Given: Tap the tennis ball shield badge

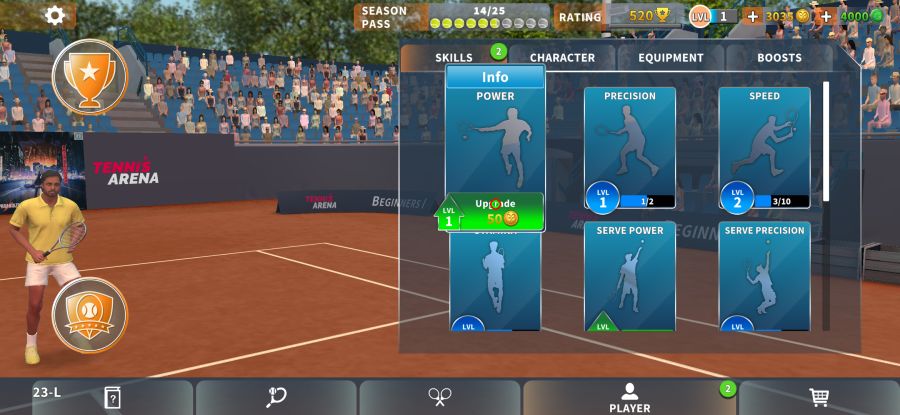Looking at the screenshot, I should [x=89, y=315].
